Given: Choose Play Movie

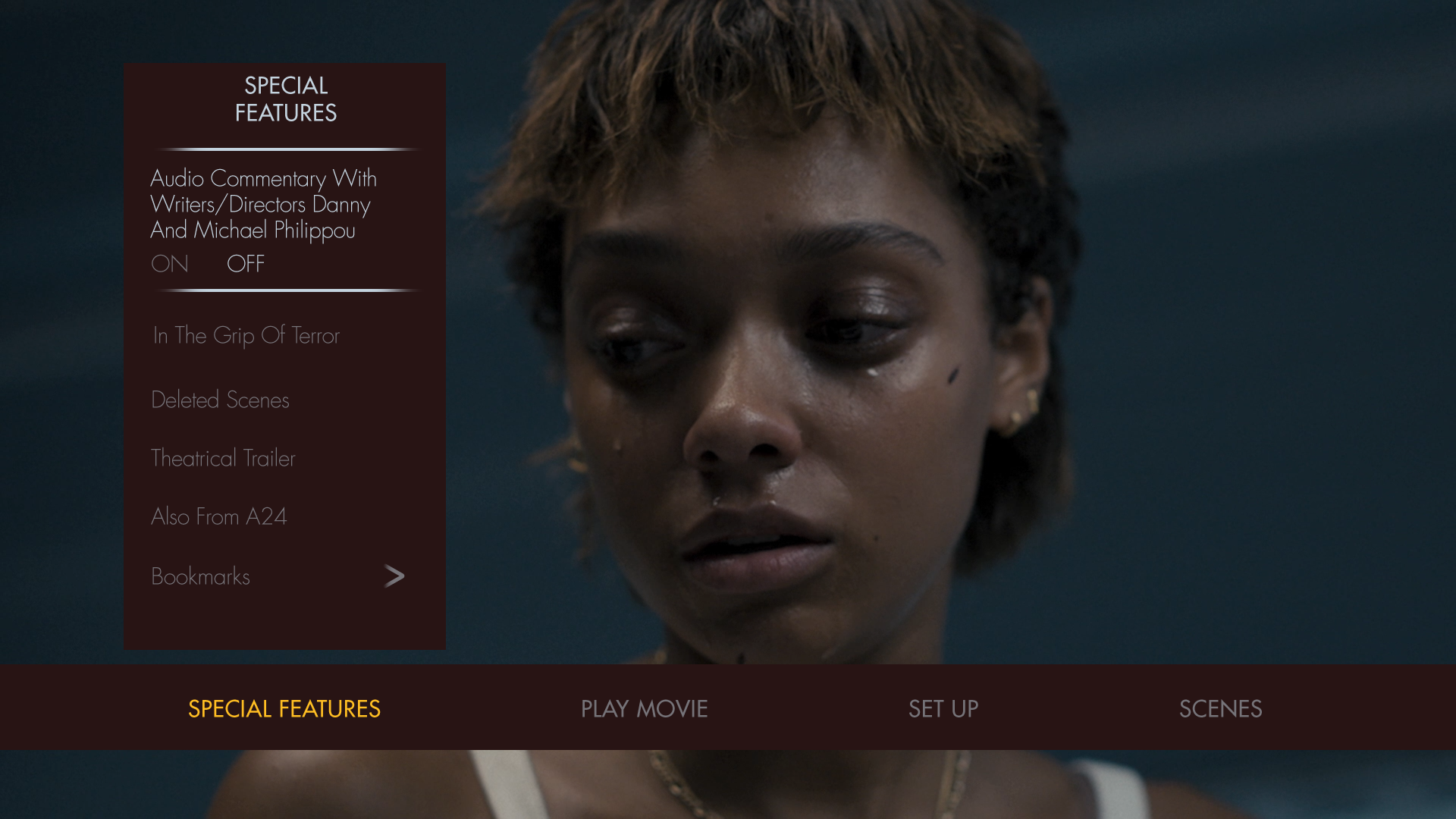Looking at the screenshot, I should (x=644, y=708).
